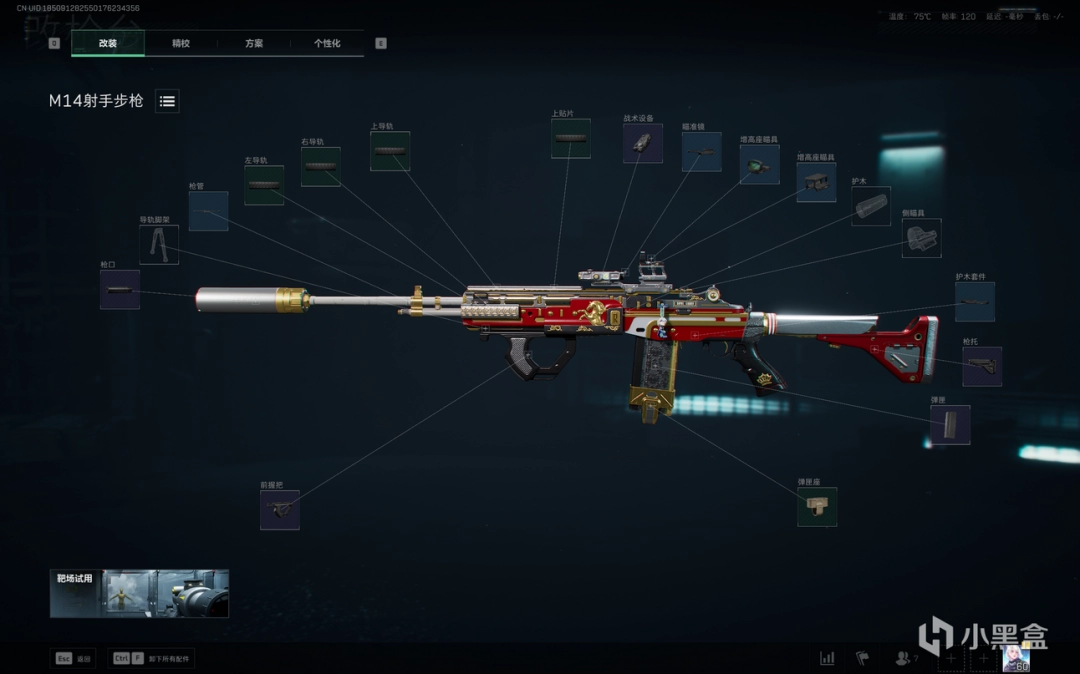Open the 方案 tab
1080x674 pixels.
[254, 43]
